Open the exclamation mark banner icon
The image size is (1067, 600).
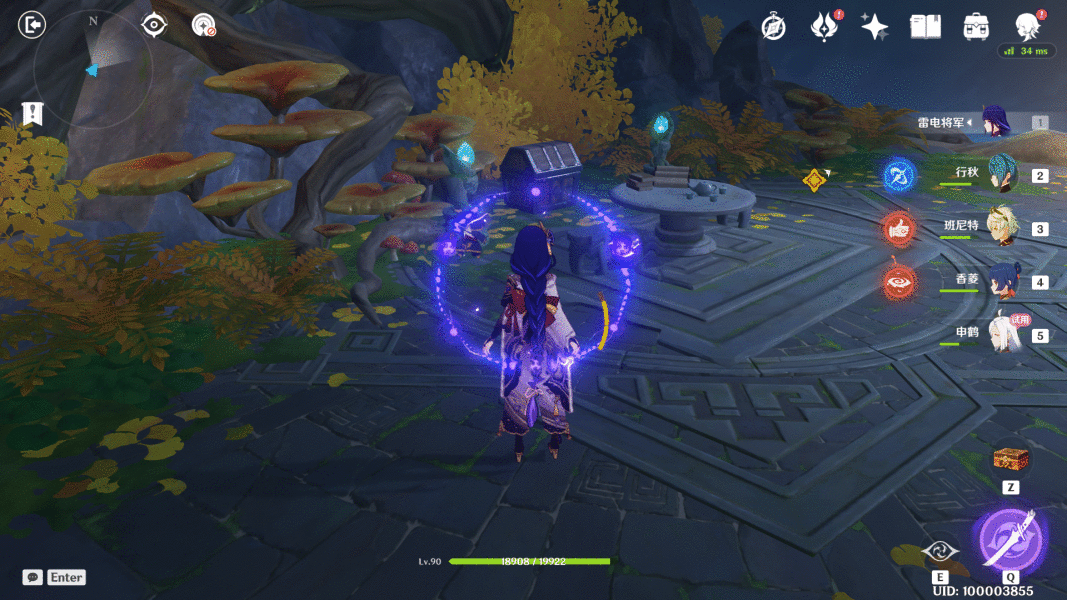click(x=32, y=114)
